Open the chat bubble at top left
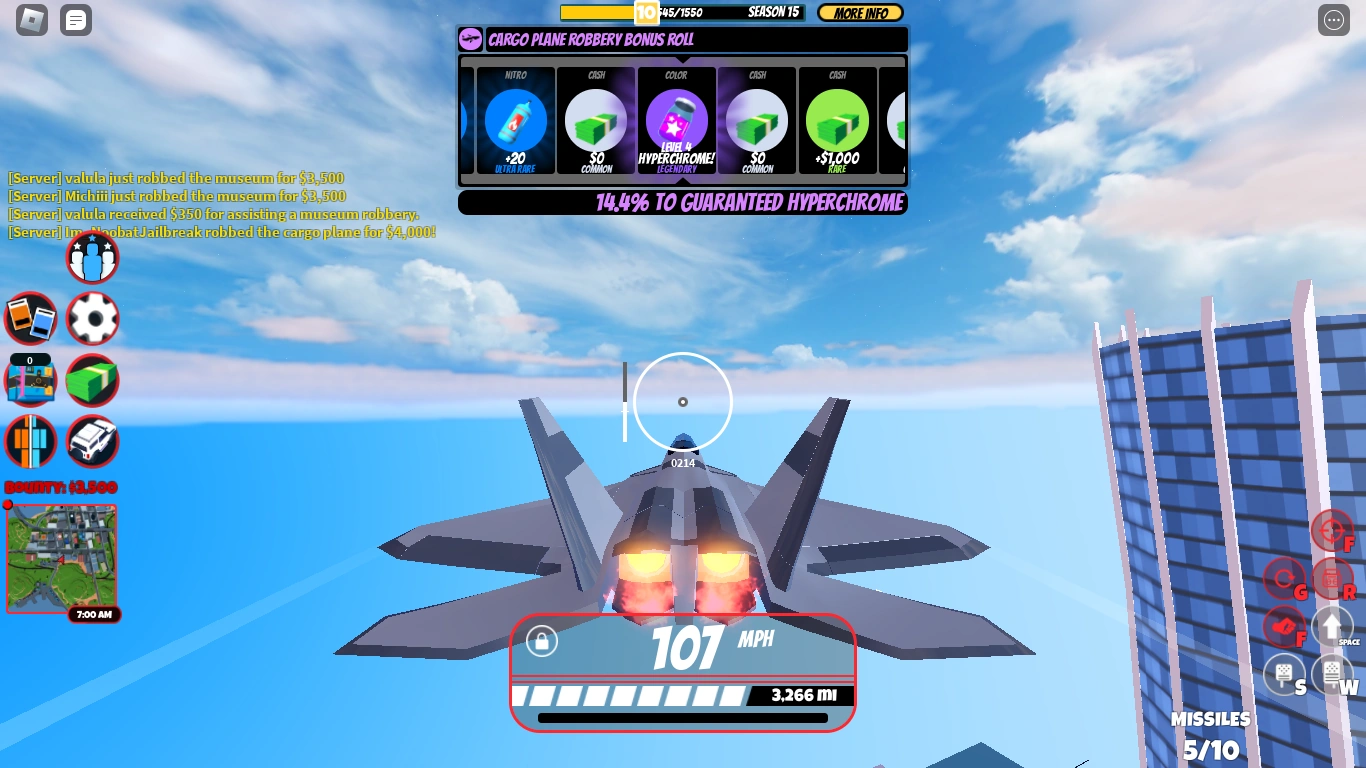Screen dimensions: 1366x768 76,20
